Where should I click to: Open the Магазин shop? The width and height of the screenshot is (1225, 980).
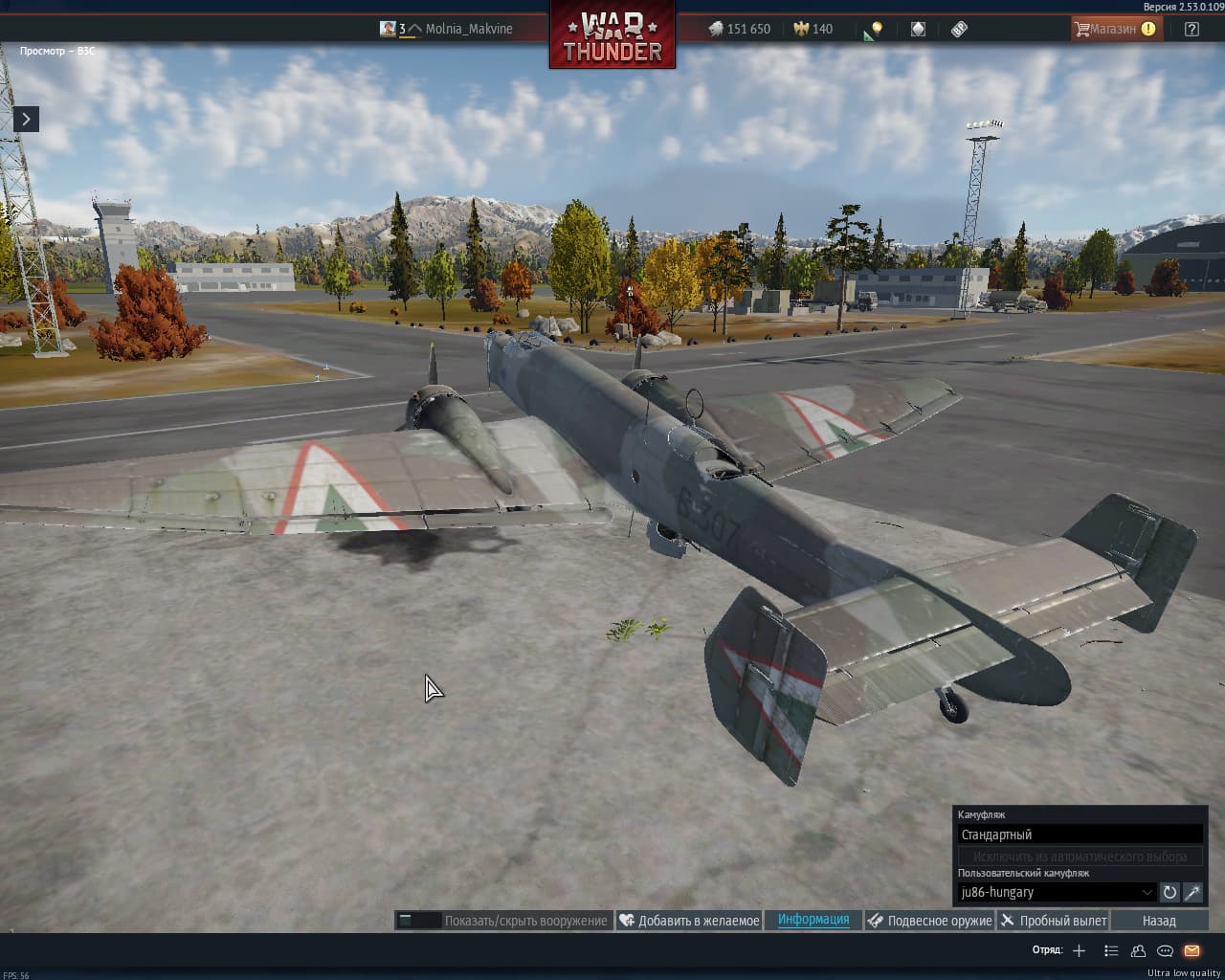coord(1114,29)
